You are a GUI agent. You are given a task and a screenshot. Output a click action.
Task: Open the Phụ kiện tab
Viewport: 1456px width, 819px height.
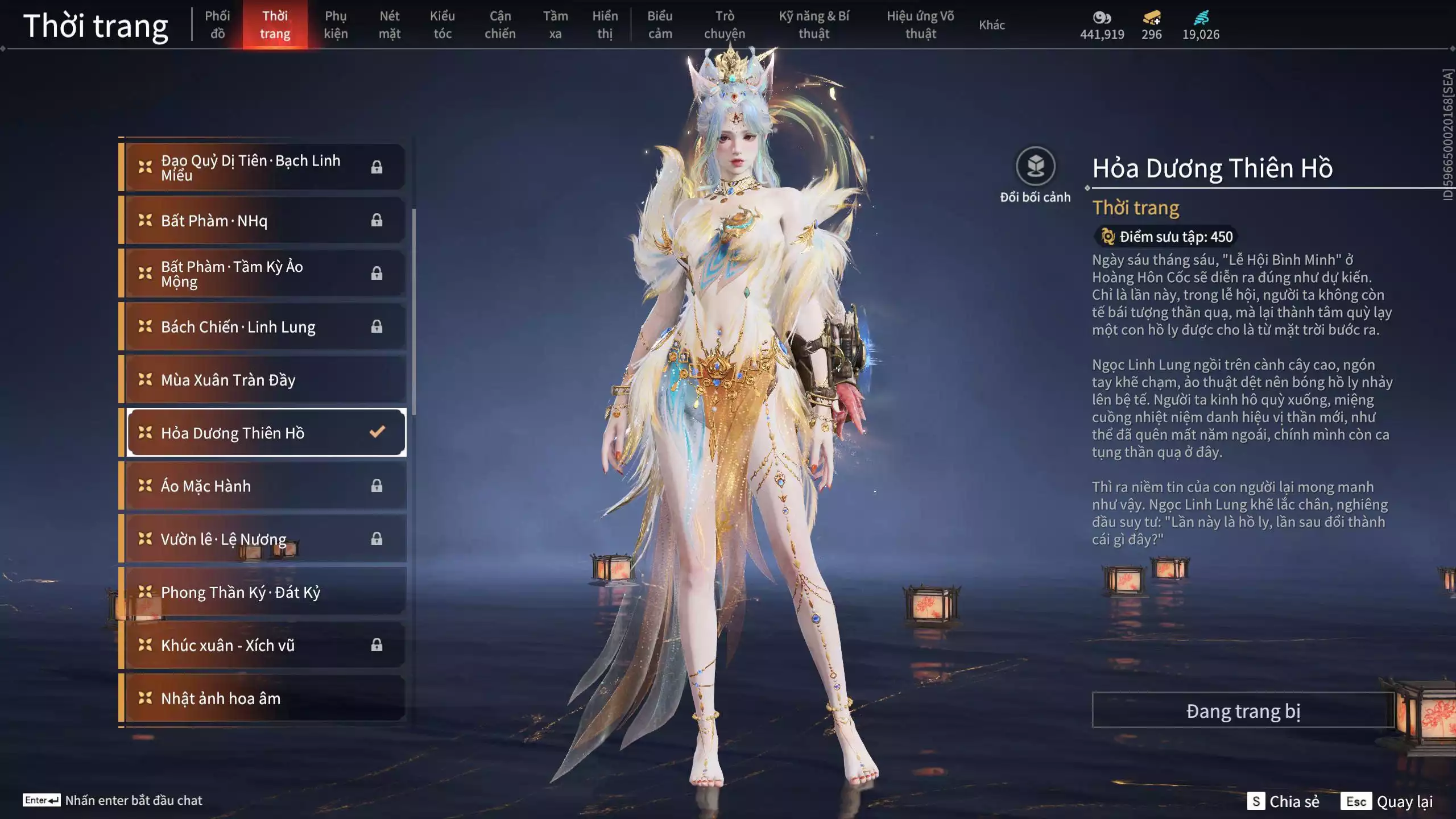[x=336, y=24]
